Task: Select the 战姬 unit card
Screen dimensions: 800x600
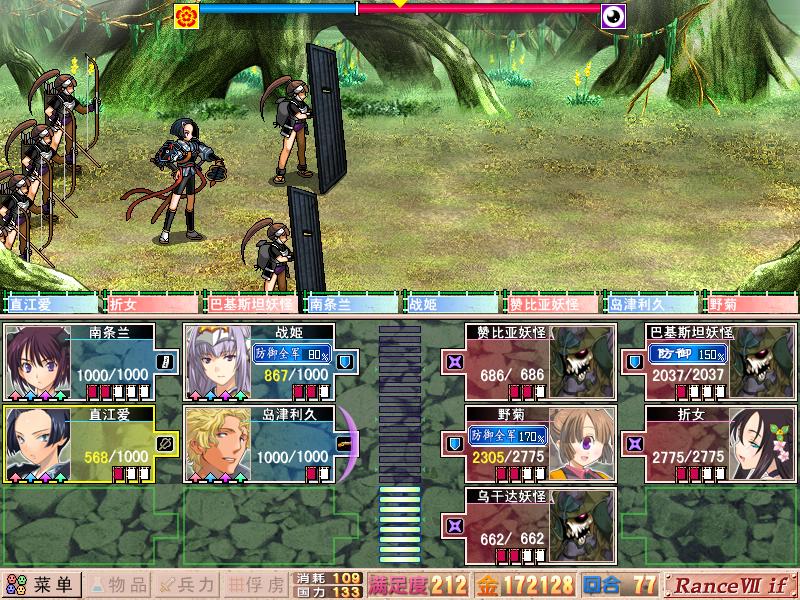Action: tap(260, 361)
